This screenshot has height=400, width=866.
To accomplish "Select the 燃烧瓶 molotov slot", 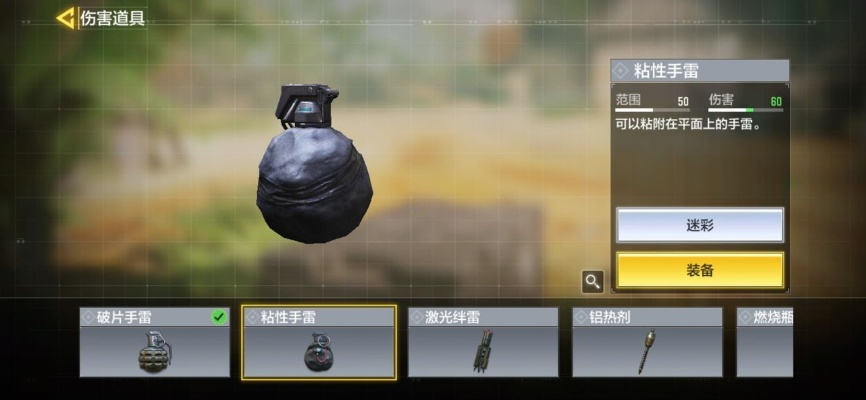I will tap(764, 342).
